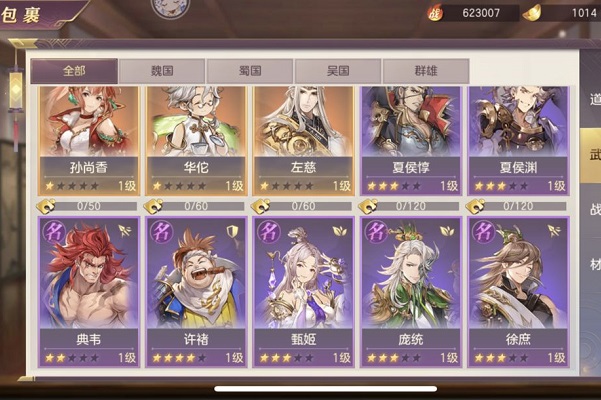Select the 蜀国 faction tab
This screenshot has height=400, width=601.
point(250,71)
